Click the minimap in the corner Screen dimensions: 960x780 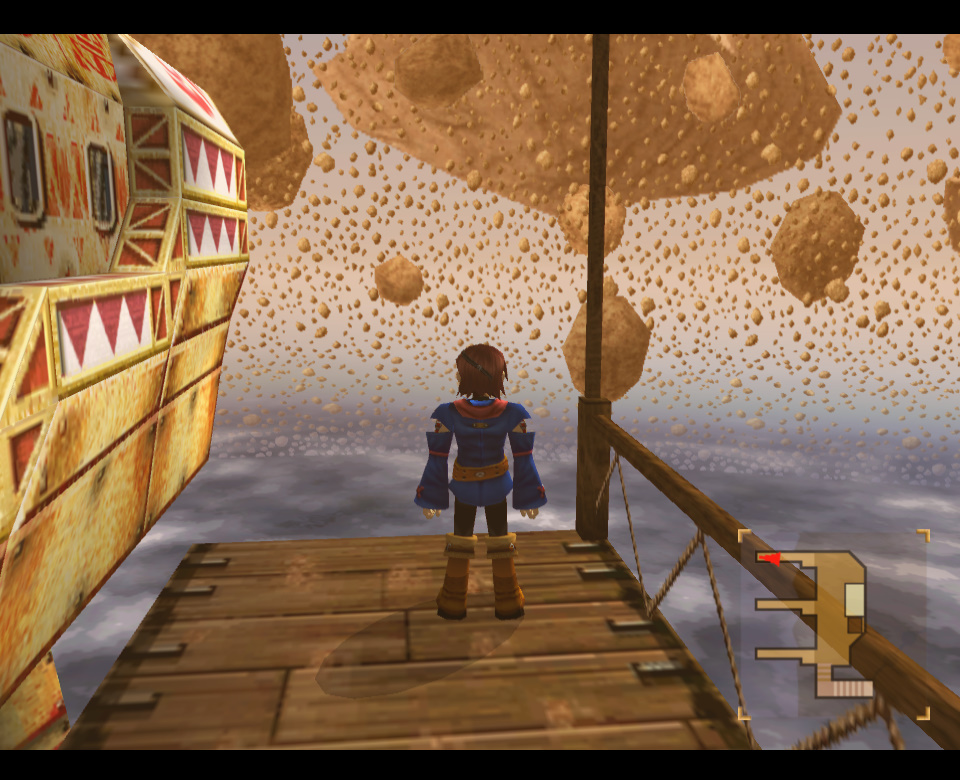click(833, 625)
